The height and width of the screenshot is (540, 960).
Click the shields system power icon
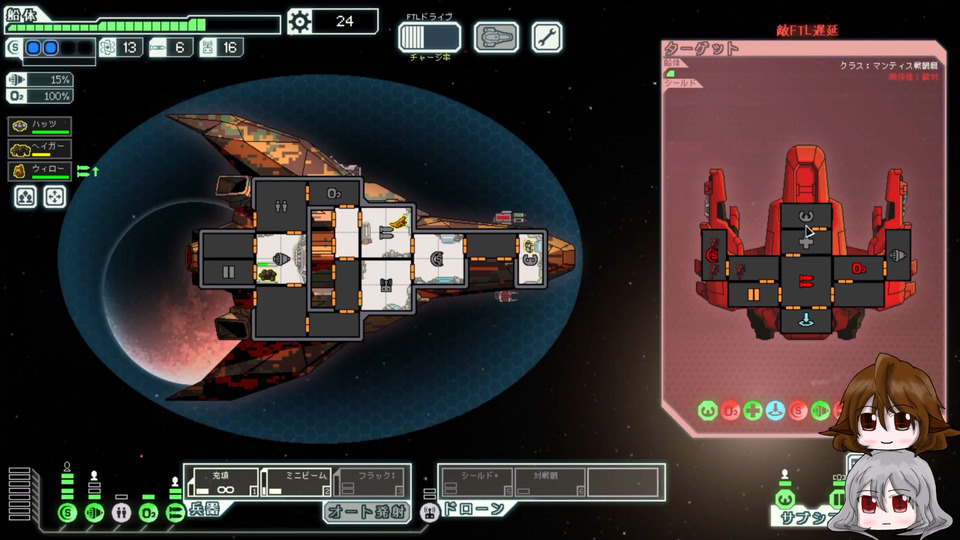point(68,514)
